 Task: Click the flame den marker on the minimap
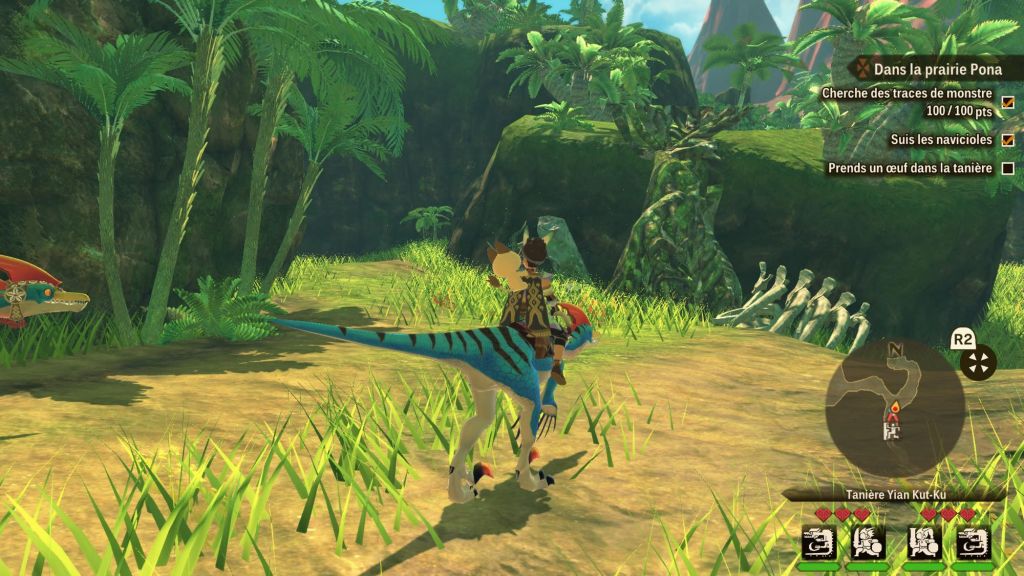click(x=895, y=408)
